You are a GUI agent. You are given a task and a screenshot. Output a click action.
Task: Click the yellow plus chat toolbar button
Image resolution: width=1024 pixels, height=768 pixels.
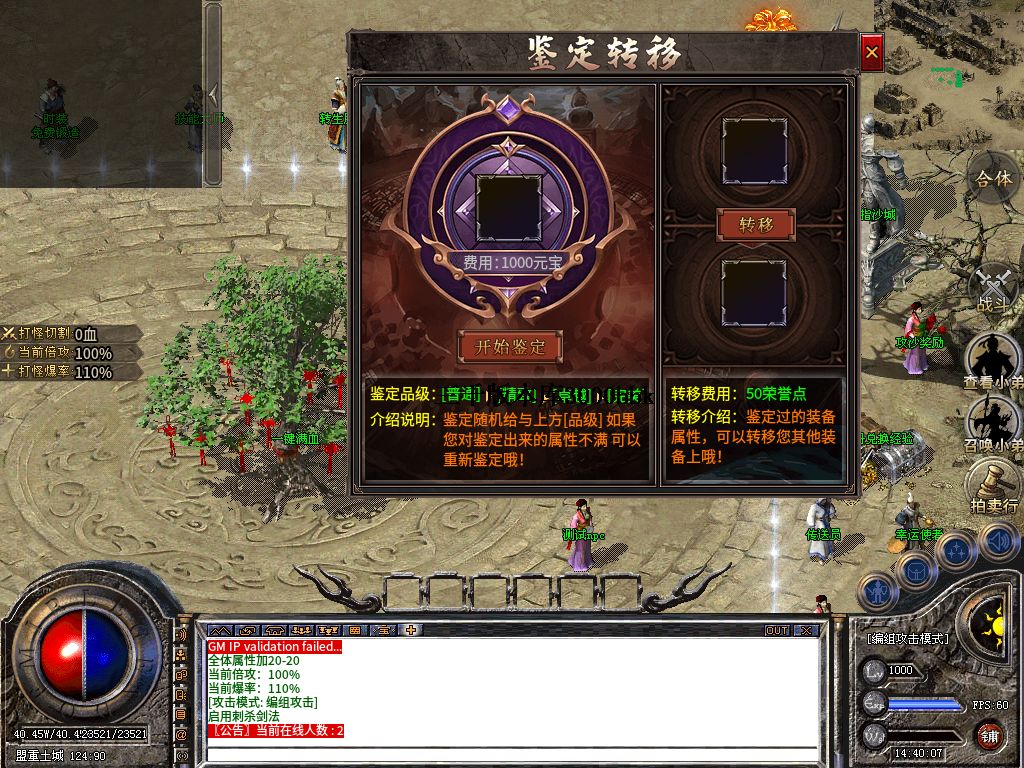pyautogui.click(x=410, y=631)
